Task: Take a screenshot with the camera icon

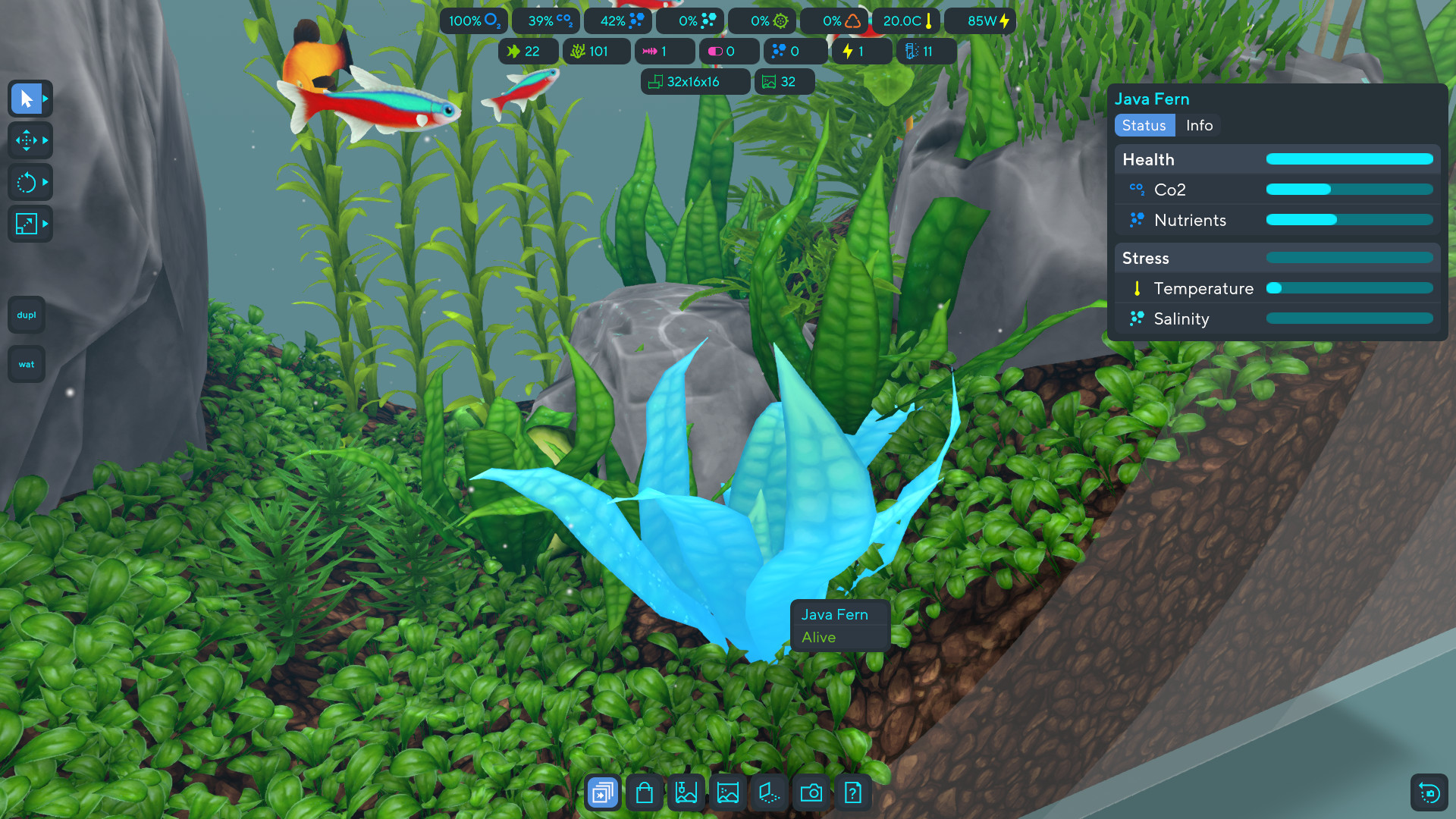Action: (x=811, y=792)
